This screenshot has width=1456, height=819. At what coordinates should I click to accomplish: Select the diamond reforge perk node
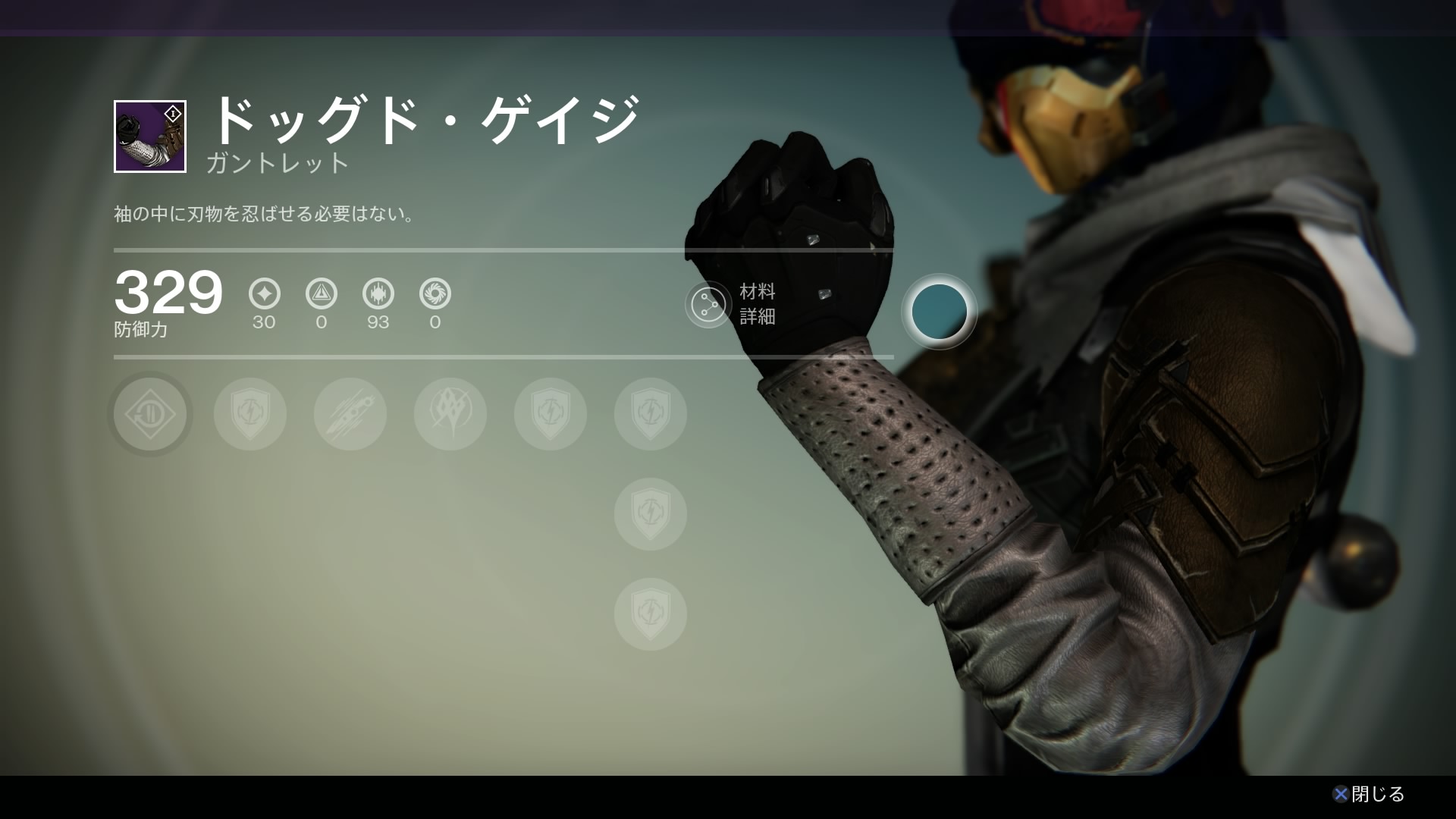coord(150,414)
